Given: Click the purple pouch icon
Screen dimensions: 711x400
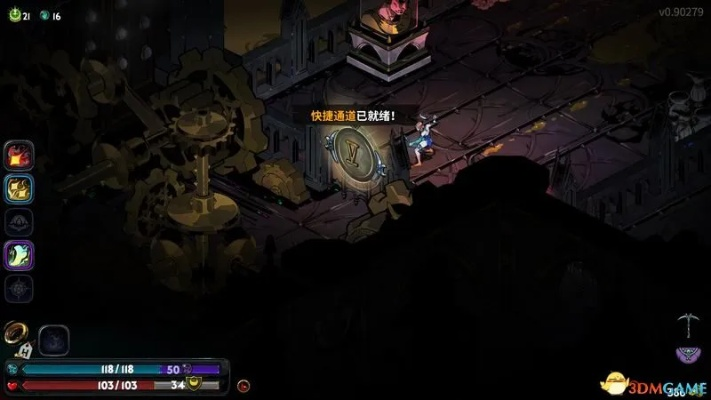Looking at the screenshot, I should 687,354.
